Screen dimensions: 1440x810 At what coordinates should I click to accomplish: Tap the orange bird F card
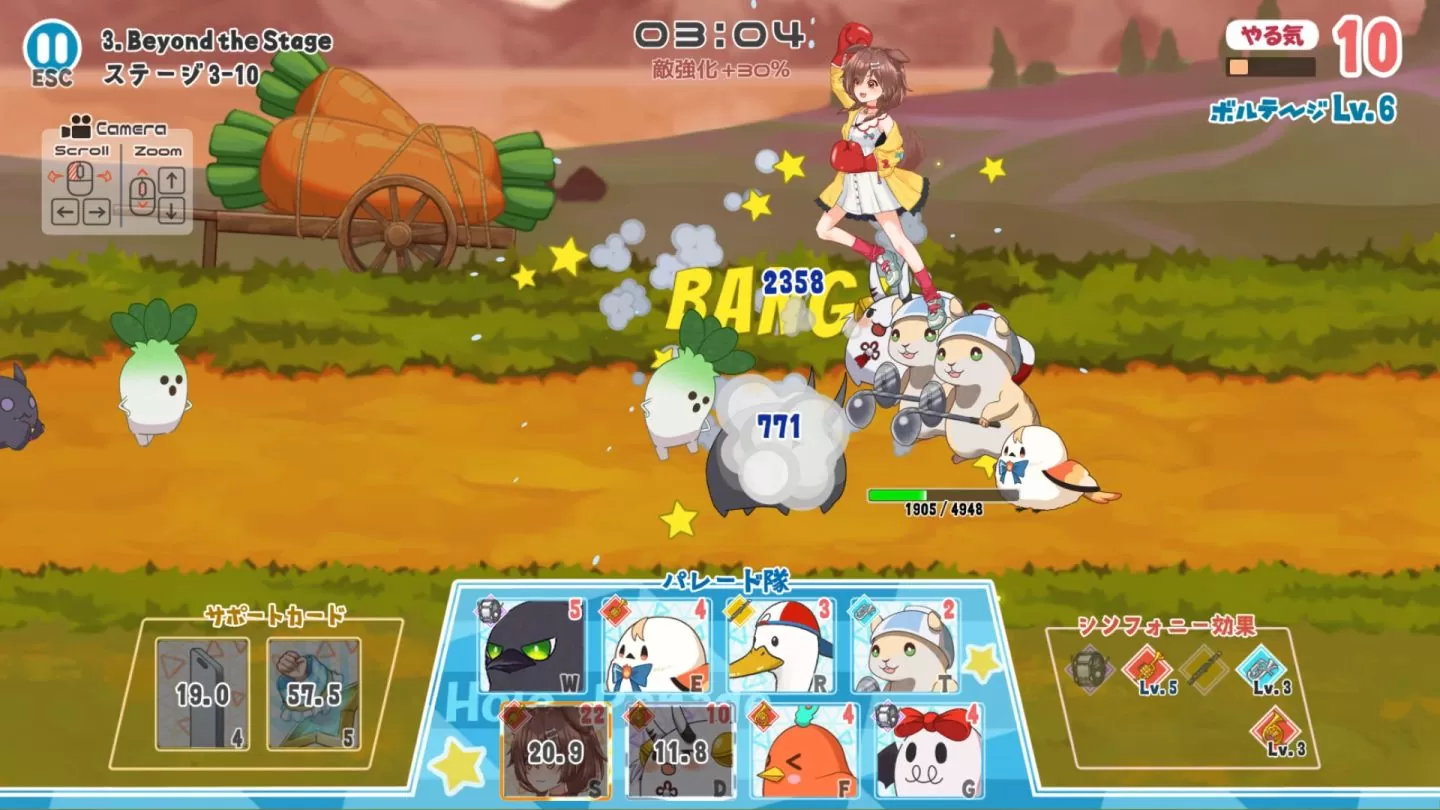point(802,752)
